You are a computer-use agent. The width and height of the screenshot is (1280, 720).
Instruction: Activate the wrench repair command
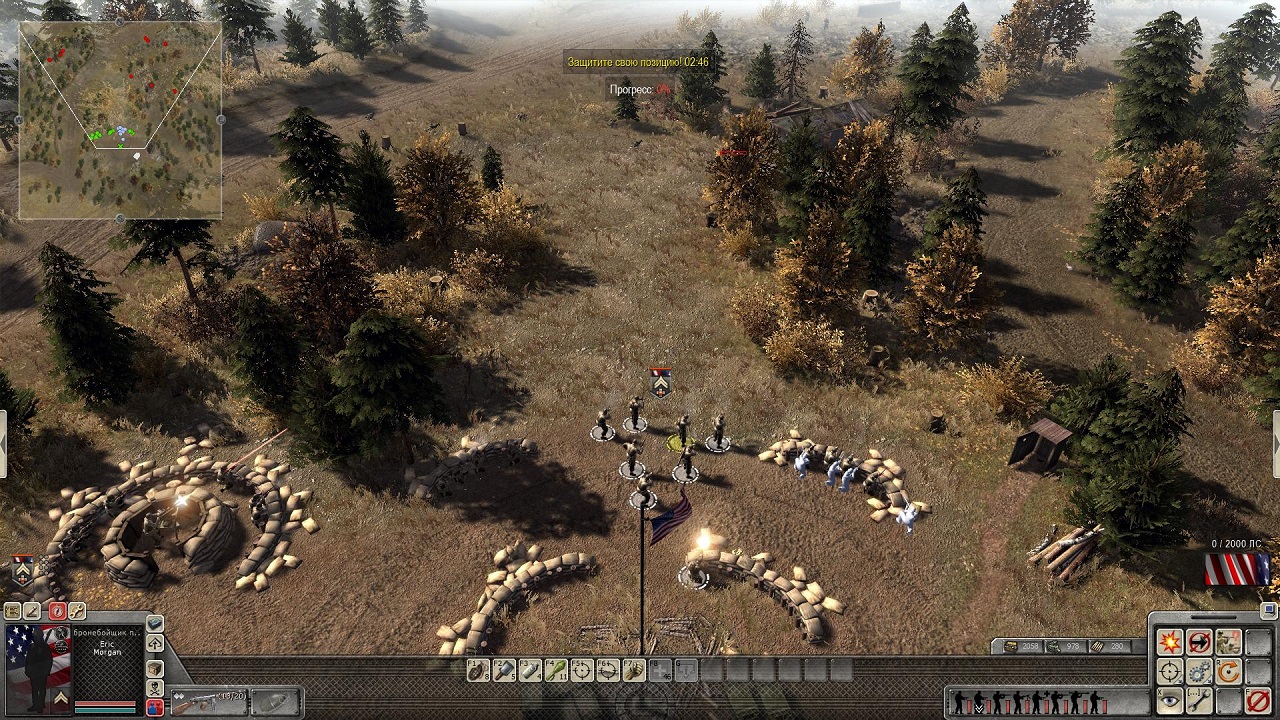pos(1199,700)
